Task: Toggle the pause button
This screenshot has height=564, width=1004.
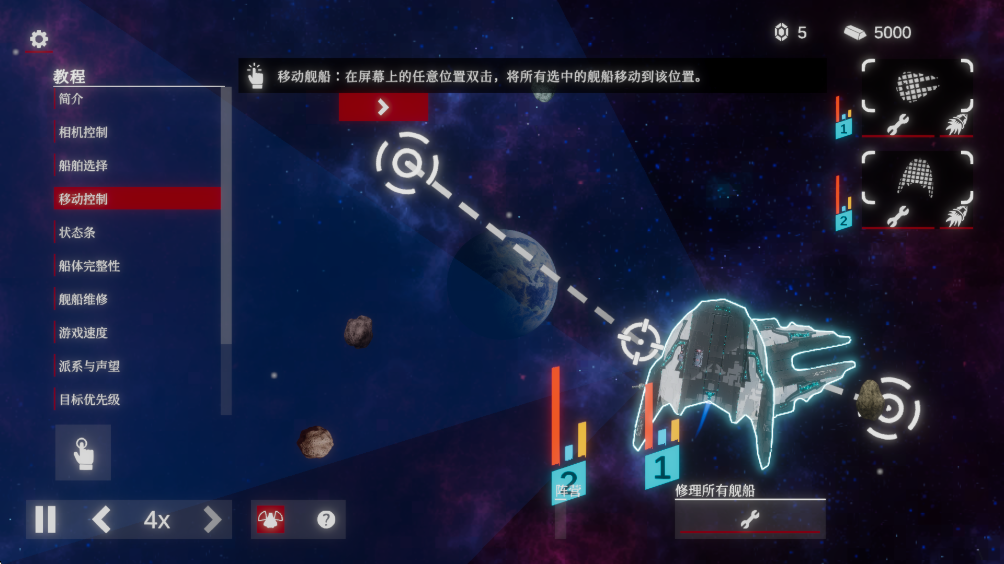Action: 46,519
